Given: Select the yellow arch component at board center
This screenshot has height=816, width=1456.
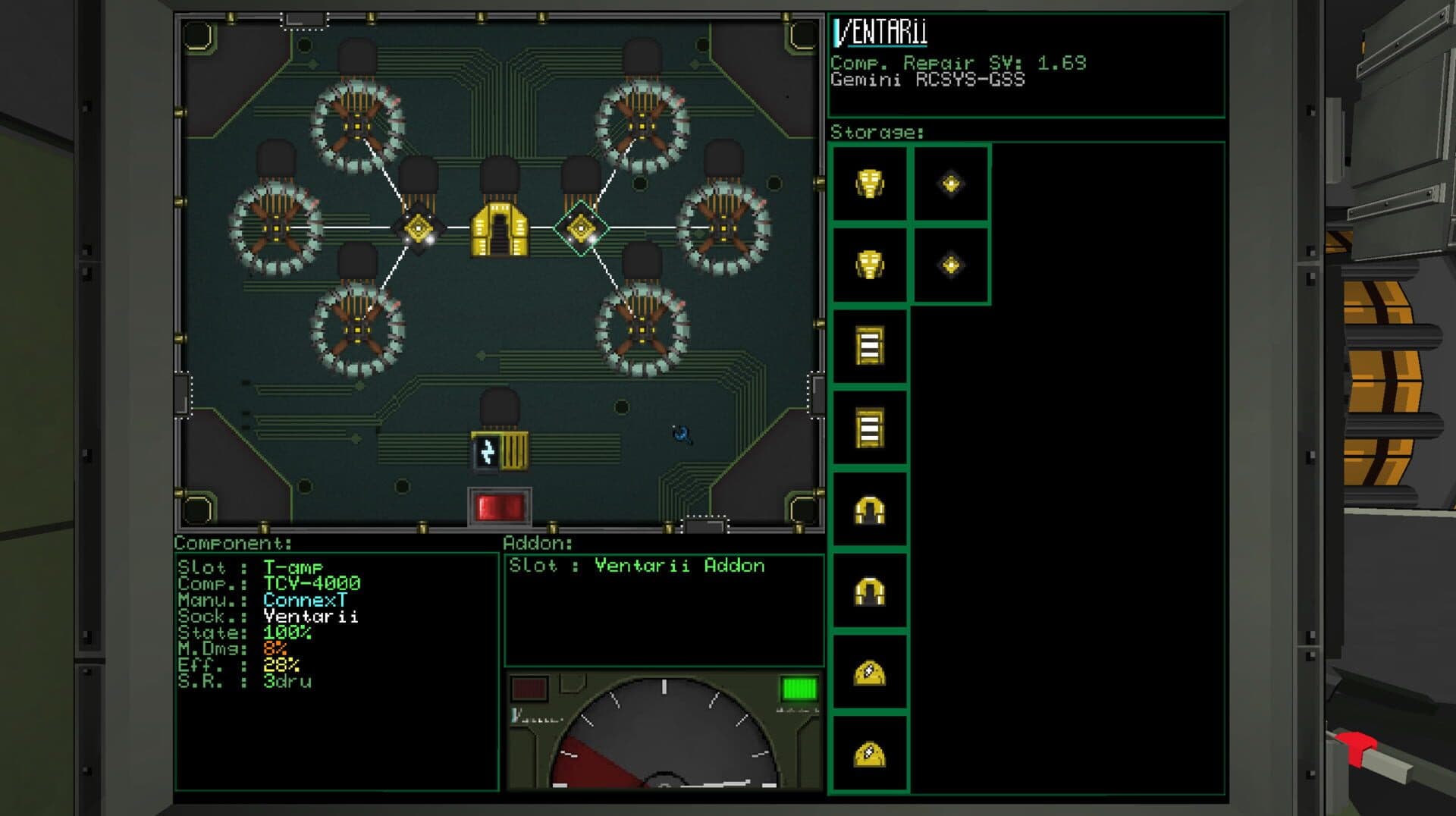Looking at the screenshot, I should point(500,229).
